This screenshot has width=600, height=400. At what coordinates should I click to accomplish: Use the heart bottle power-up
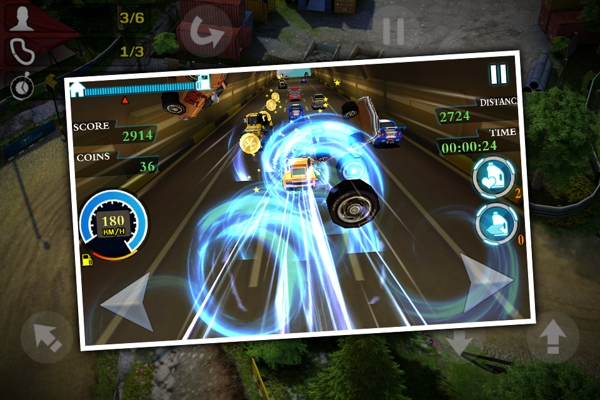pyautogui.click(x=491, y=179)
